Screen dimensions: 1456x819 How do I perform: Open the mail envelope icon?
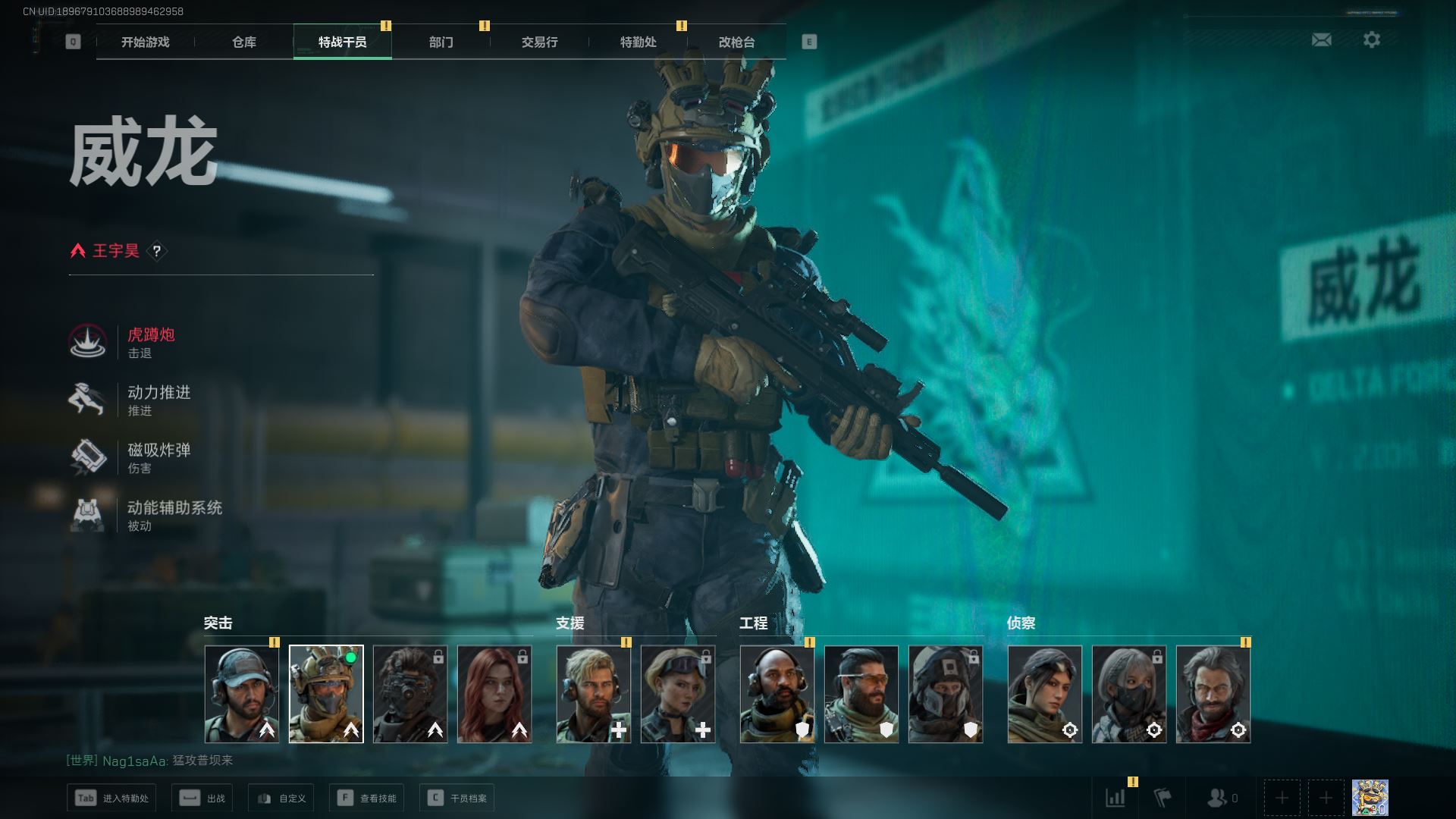(1321, 40)
